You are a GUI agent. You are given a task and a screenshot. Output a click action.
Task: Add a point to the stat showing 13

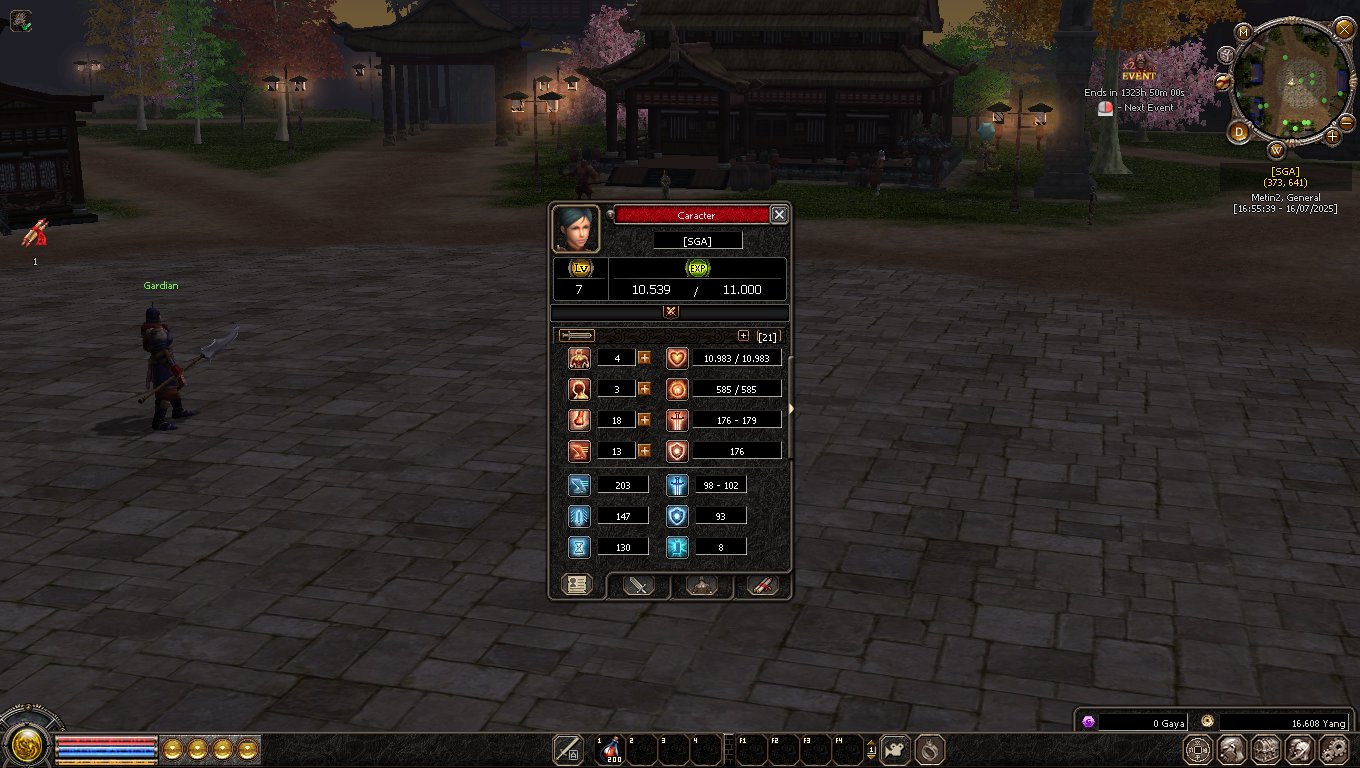[x=644, y=451]
